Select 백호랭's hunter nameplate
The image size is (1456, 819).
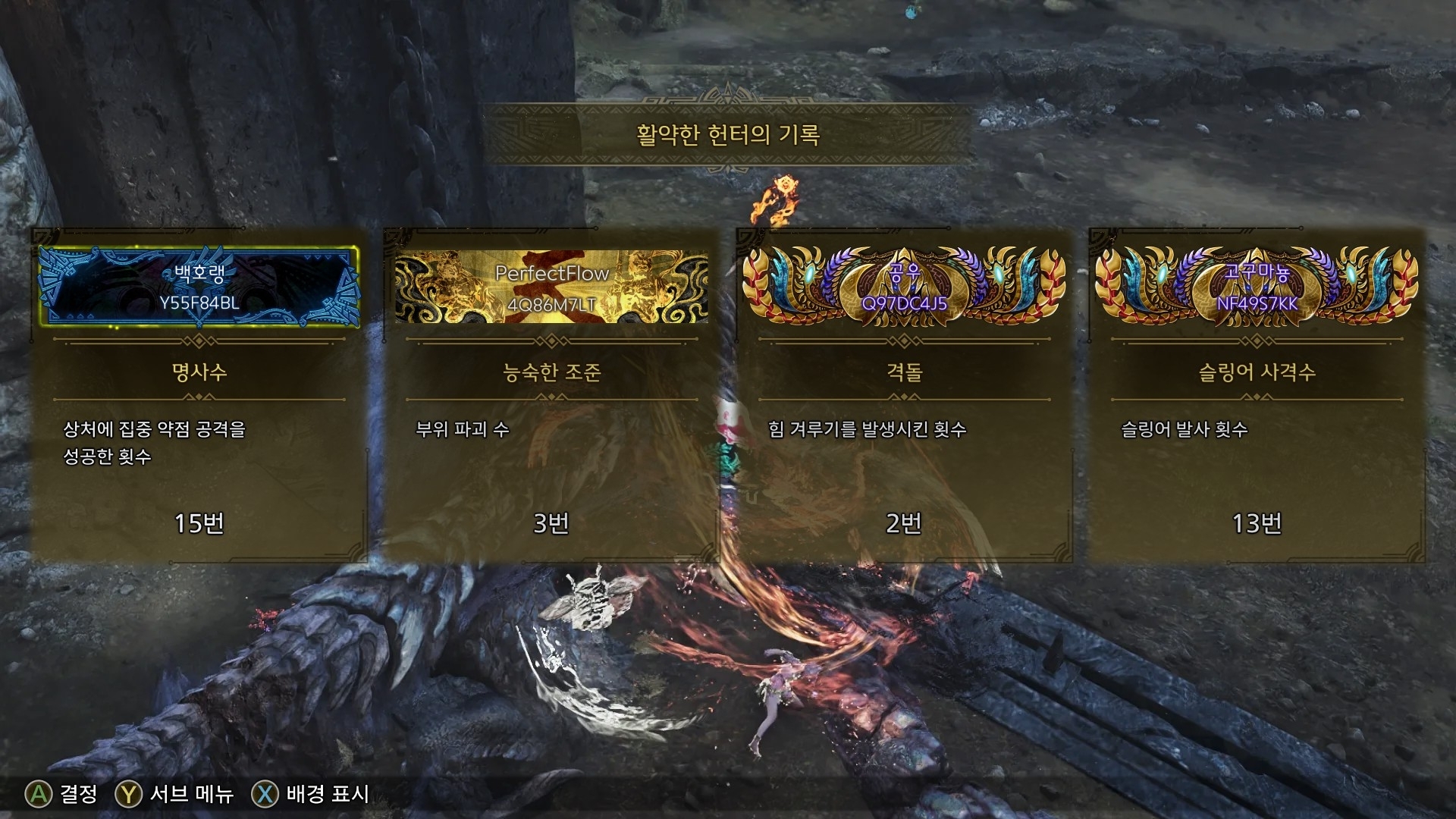[x=199, y=287]
